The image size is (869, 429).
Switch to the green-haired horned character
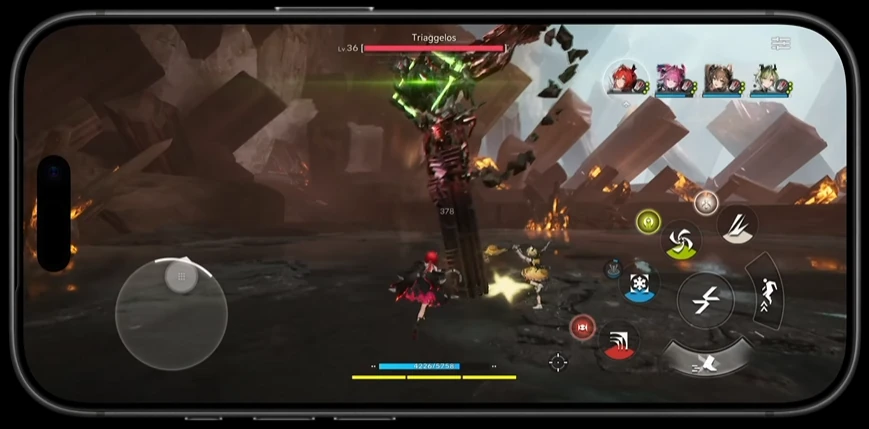767,79
